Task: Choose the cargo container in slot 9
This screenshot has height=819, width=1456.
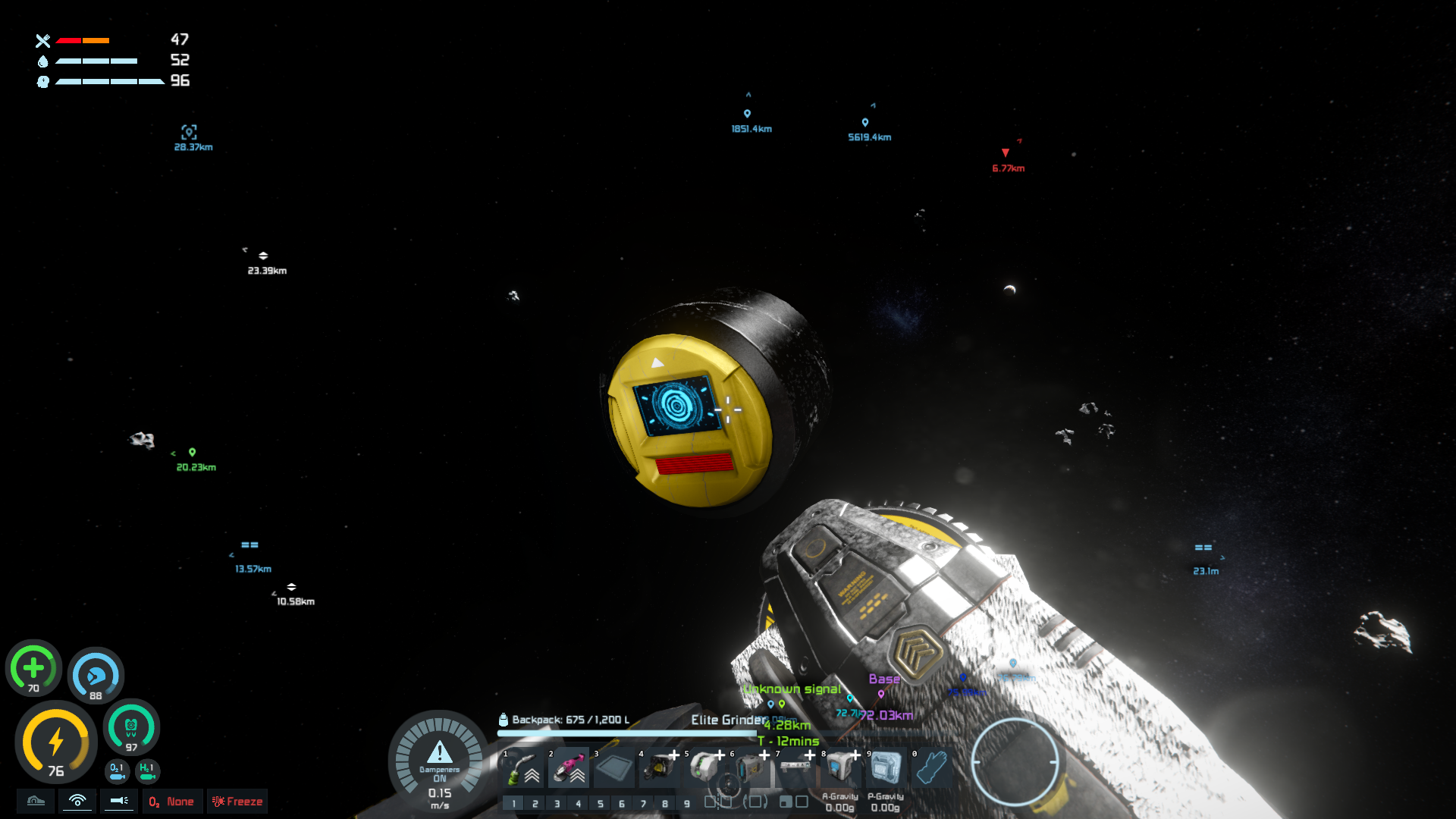Action: pos(886,768)
